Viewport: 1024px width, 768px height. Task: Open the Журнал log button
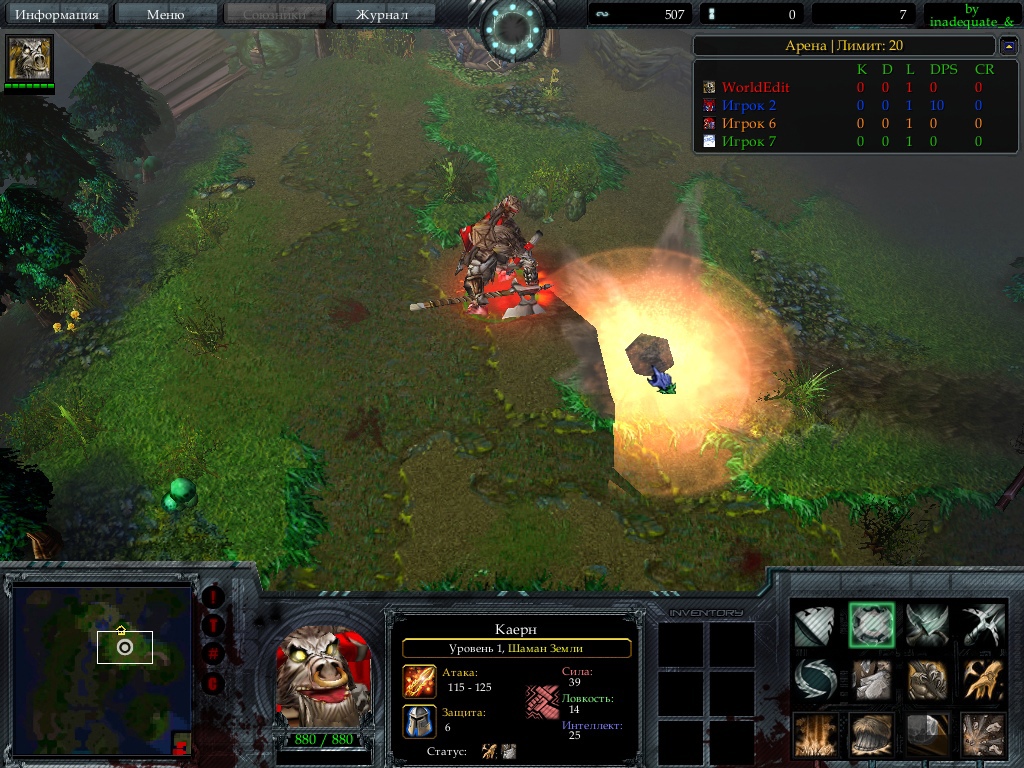coord(382,14)
